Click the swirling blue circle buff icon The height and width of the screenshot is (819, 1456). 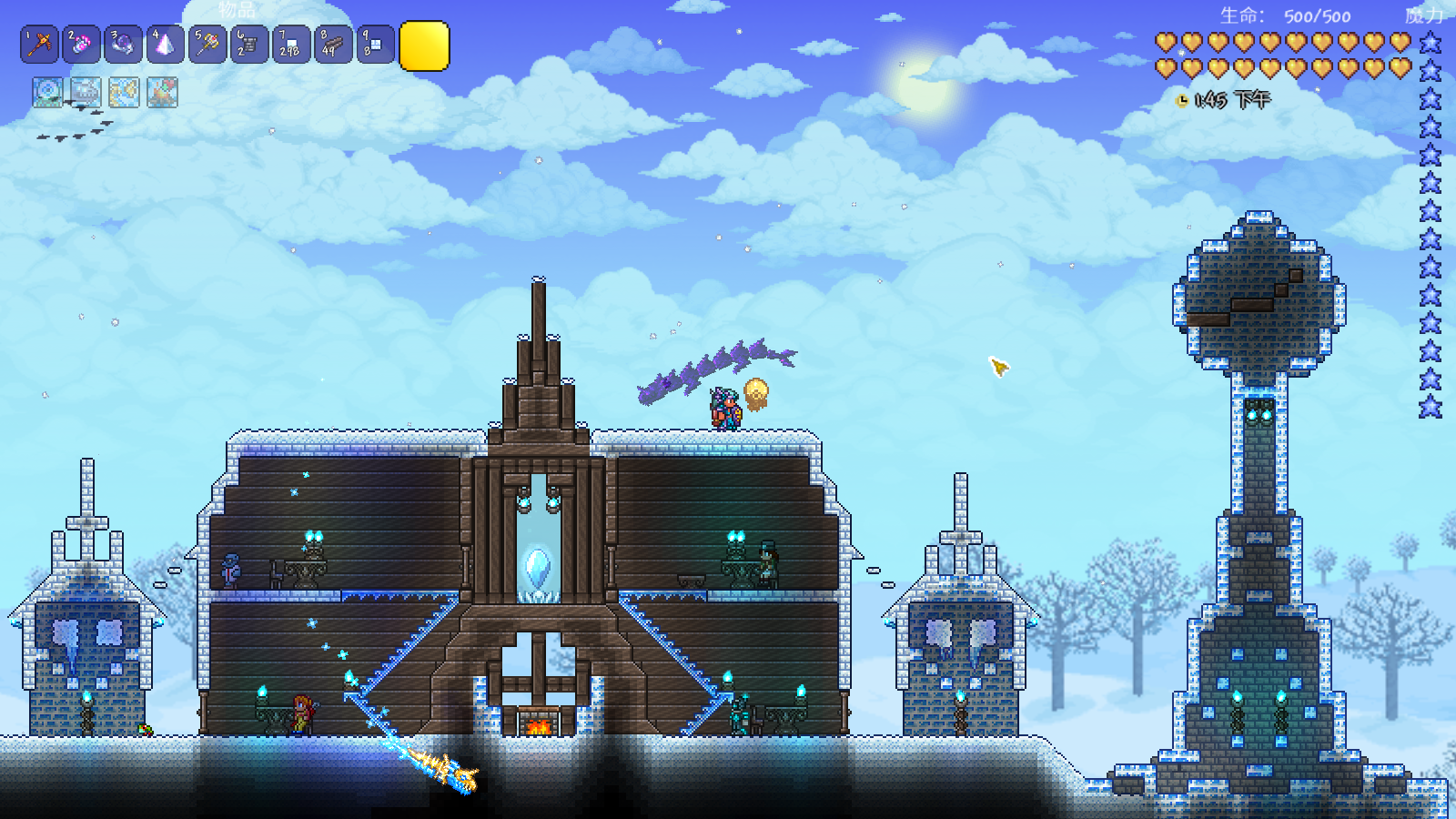tap(47, 92)
